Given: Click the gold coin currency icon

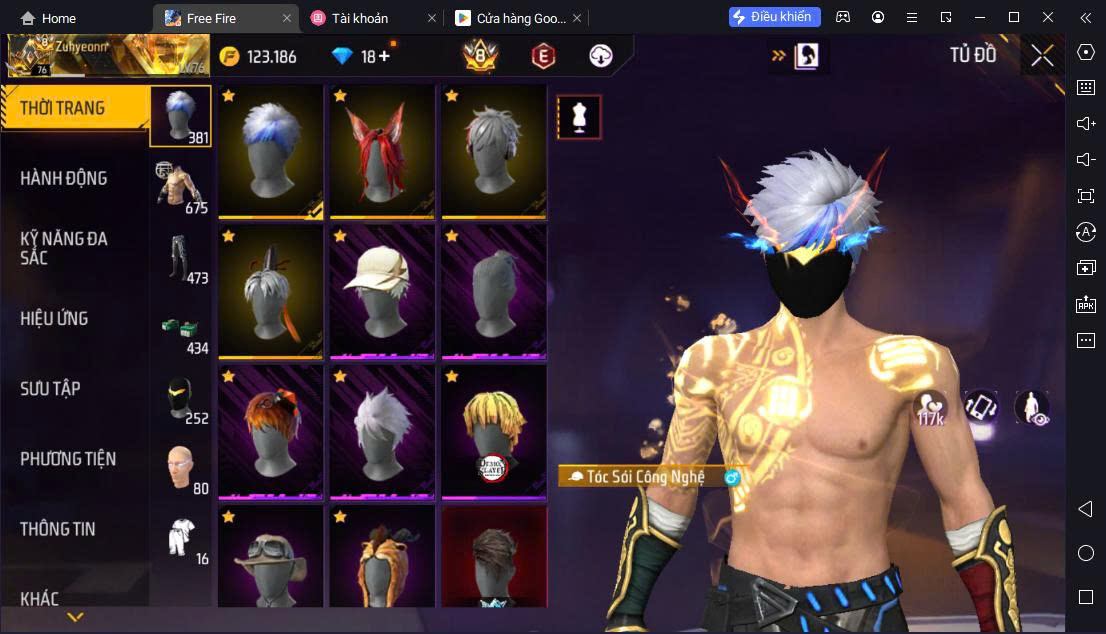Looking at the screenshot, I should 230,56.
